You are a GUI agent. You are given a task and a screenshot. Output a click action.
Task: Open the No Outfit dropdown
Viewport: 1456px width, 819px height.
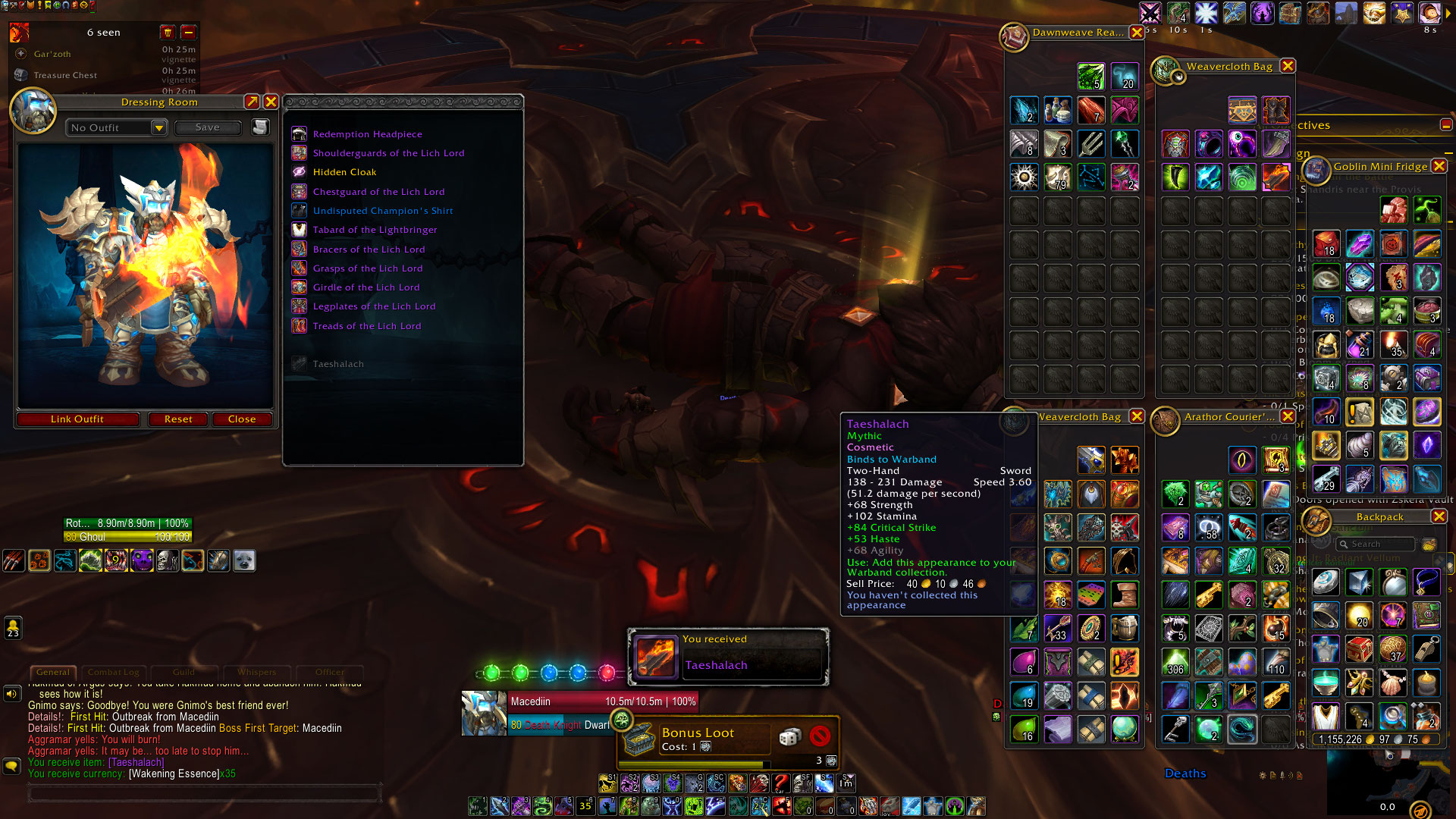(x=158, y=128)
